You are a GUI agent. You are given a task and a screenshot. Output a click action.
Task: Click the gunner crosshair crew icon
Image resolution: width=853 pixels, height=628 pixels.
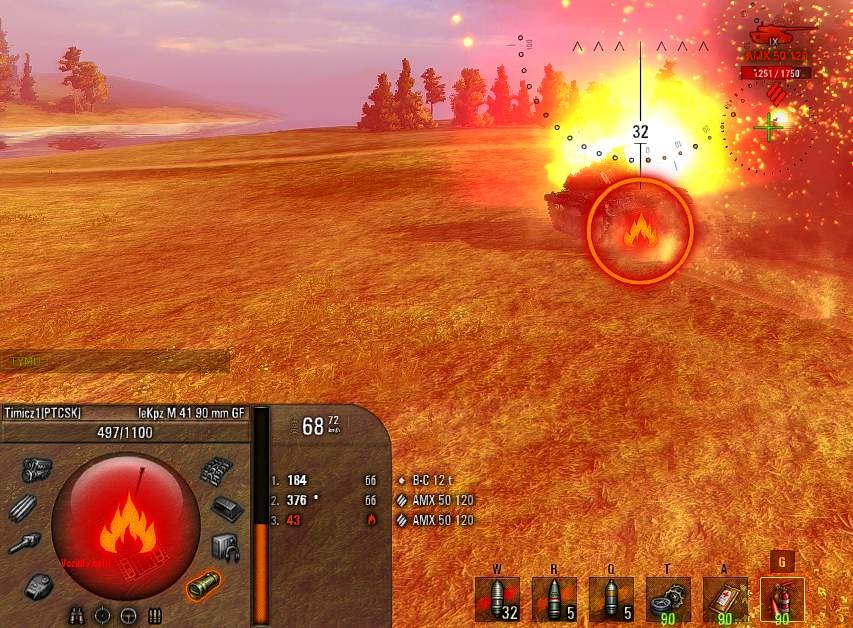[x=102, y=614]
